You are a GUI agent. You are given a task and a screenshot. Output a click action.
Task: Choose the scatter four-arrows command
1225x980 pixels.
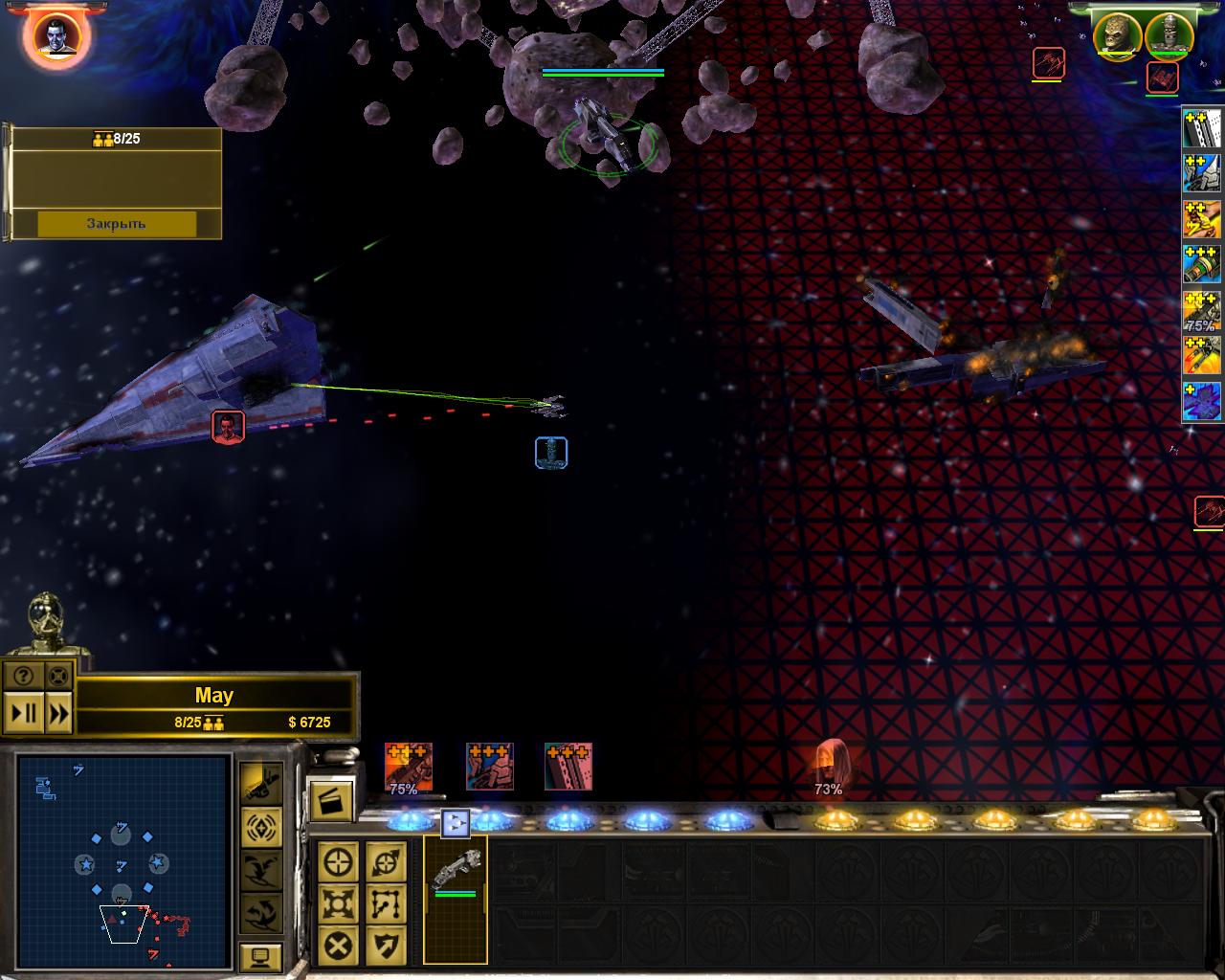(339, 903)
